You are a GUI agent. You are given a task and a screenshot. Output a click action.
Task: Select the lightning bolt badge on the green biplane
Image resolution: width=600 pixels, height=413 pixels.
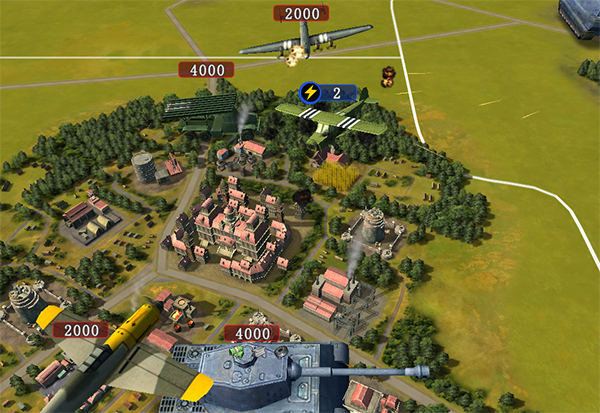tap(310, 92)
